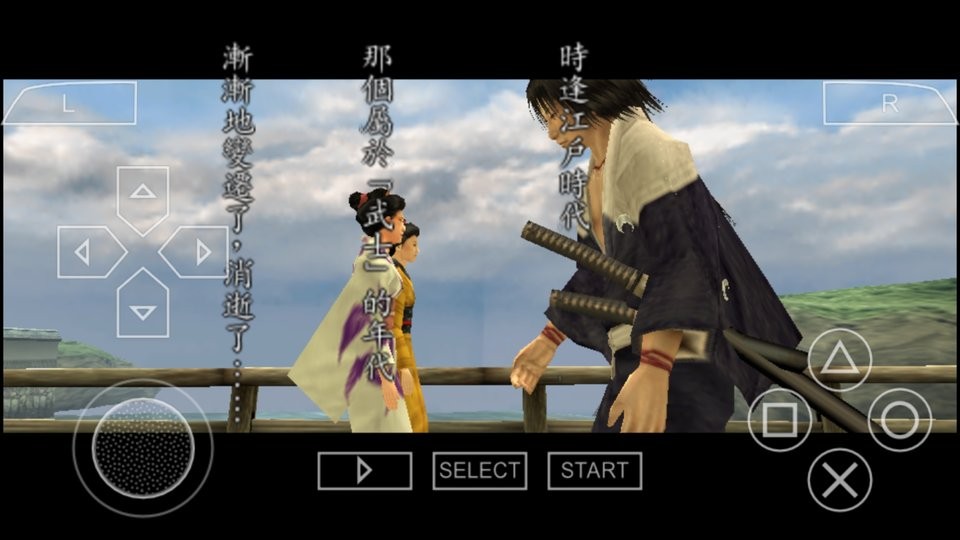The height and width of the screenshot is (540, 960).
Task: Tap the D-pad up arrow
Action: click(x=143, y=194)
